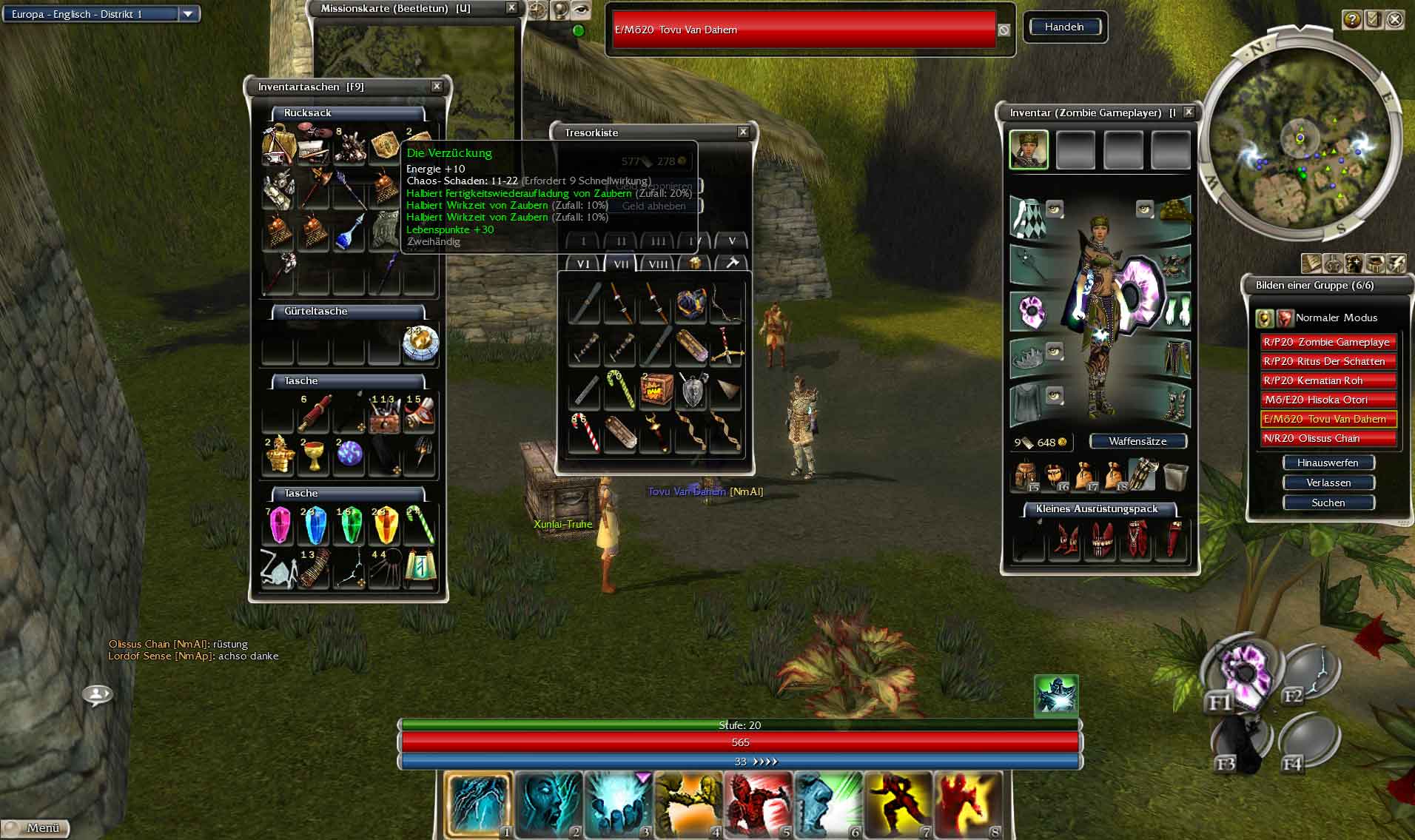This screenshot has height=840, width=1415.
Task: Kick member with the Hinauswerfen button
Action: (1328, 463)
